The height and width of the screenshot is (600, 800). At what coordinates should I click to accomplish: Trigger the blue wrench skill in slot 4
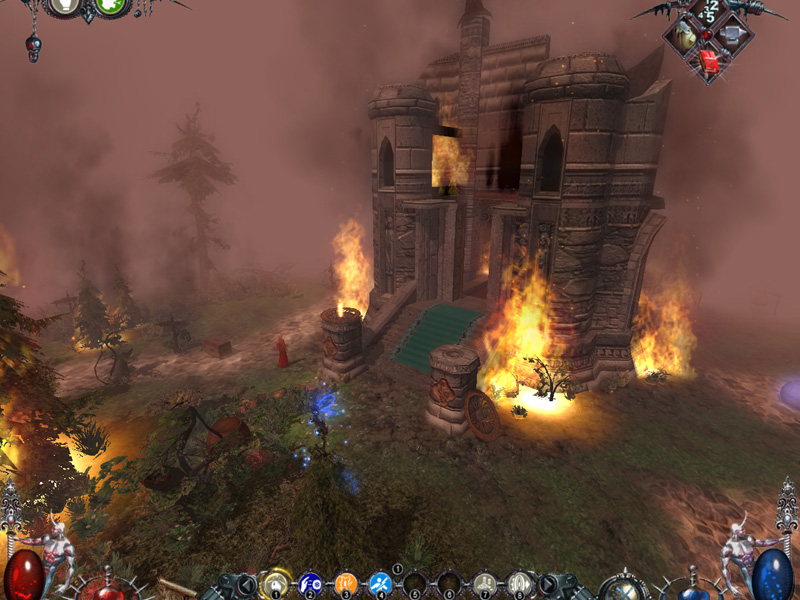tap(380, 583)
